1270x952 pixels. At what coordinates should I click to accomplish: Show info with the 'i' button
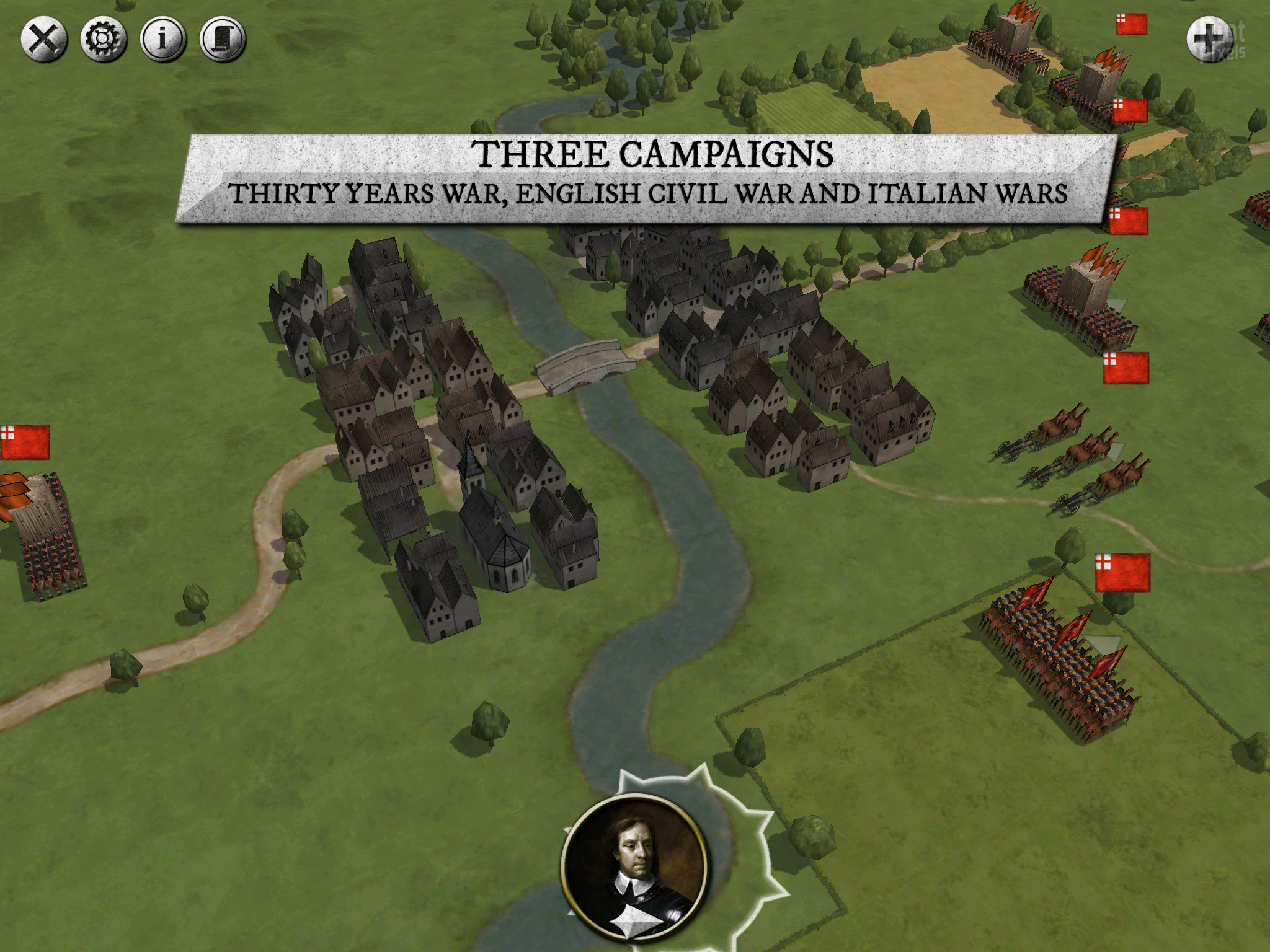[163, 40]
